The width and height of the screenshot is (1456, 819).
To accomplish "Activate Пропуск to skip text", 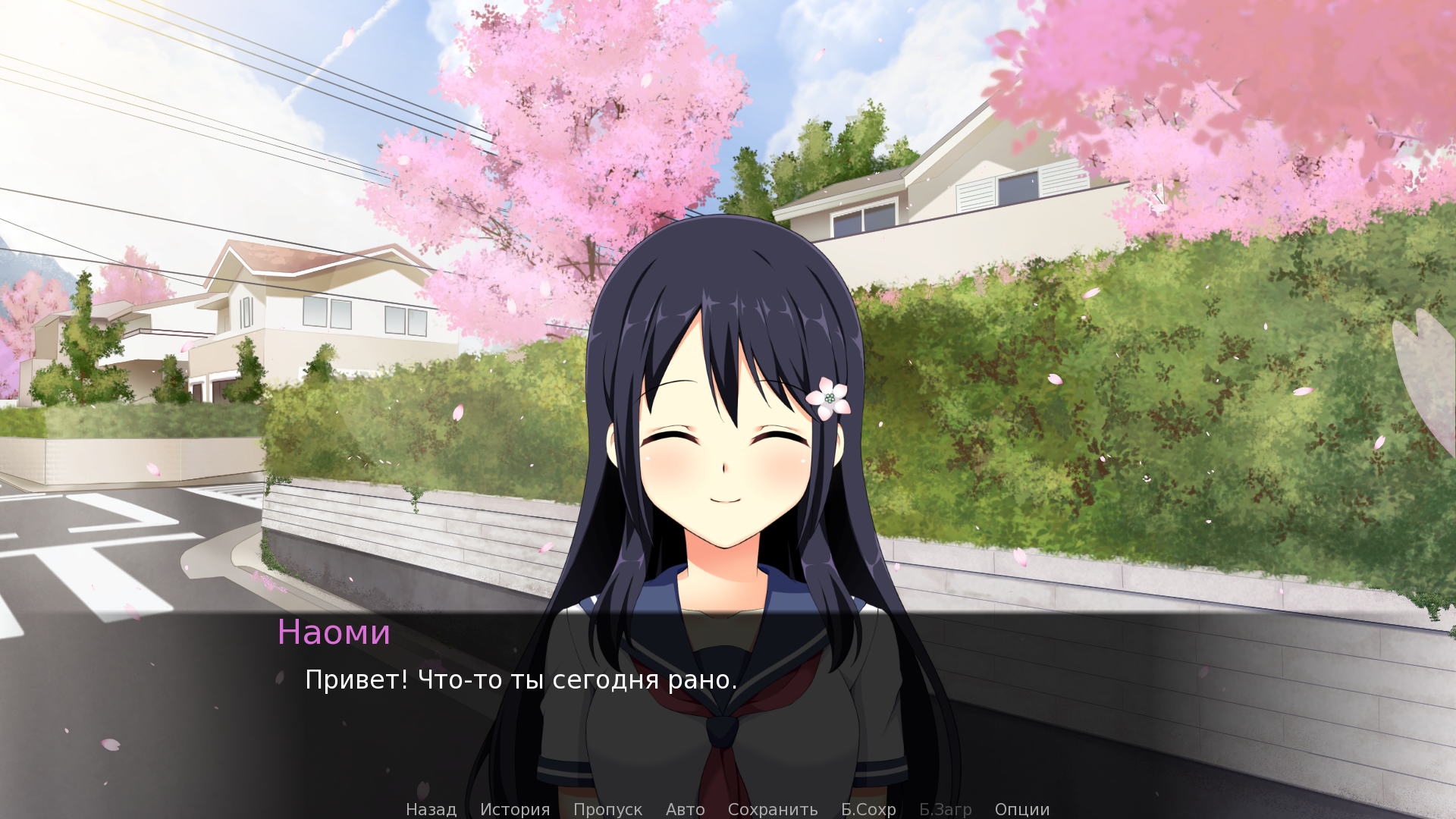I will point(607,809).
